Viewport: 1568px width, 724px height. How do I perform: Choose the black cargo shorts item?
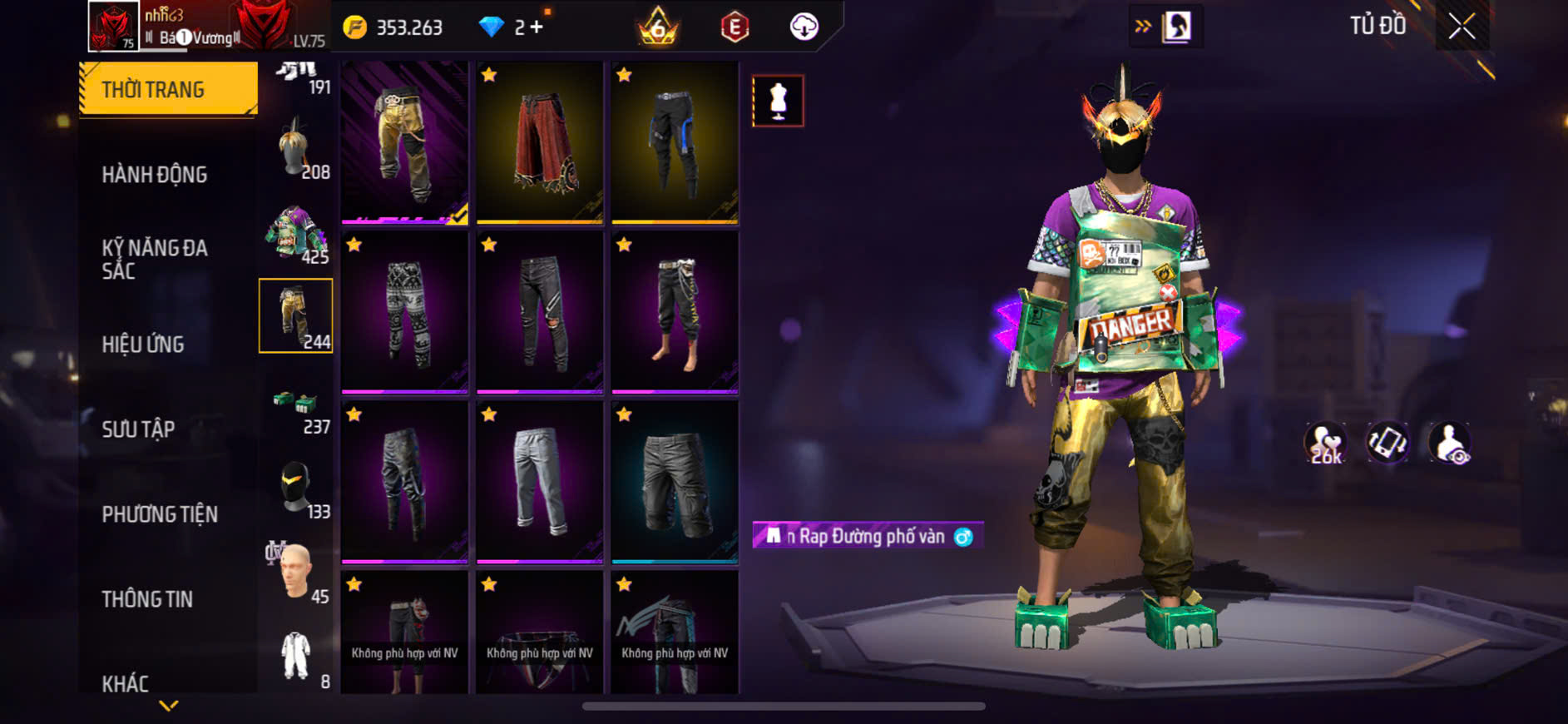(x=675, y=482)
